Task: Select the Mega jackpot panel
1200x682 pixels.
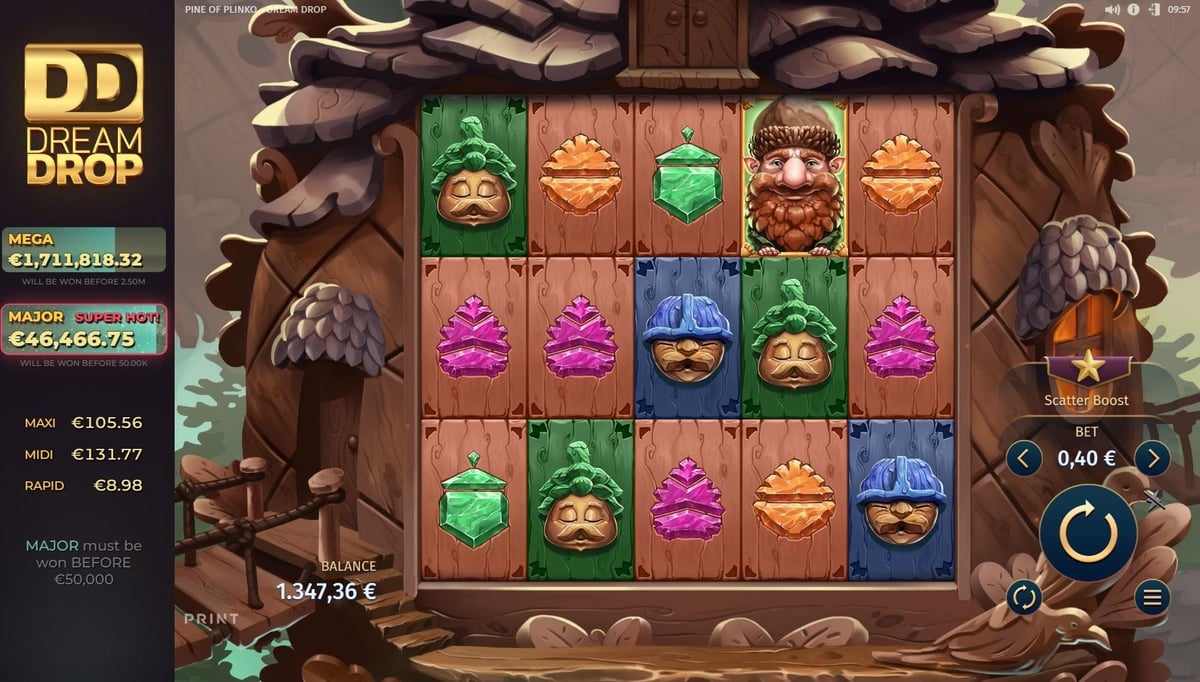Action: click(84, 251)
